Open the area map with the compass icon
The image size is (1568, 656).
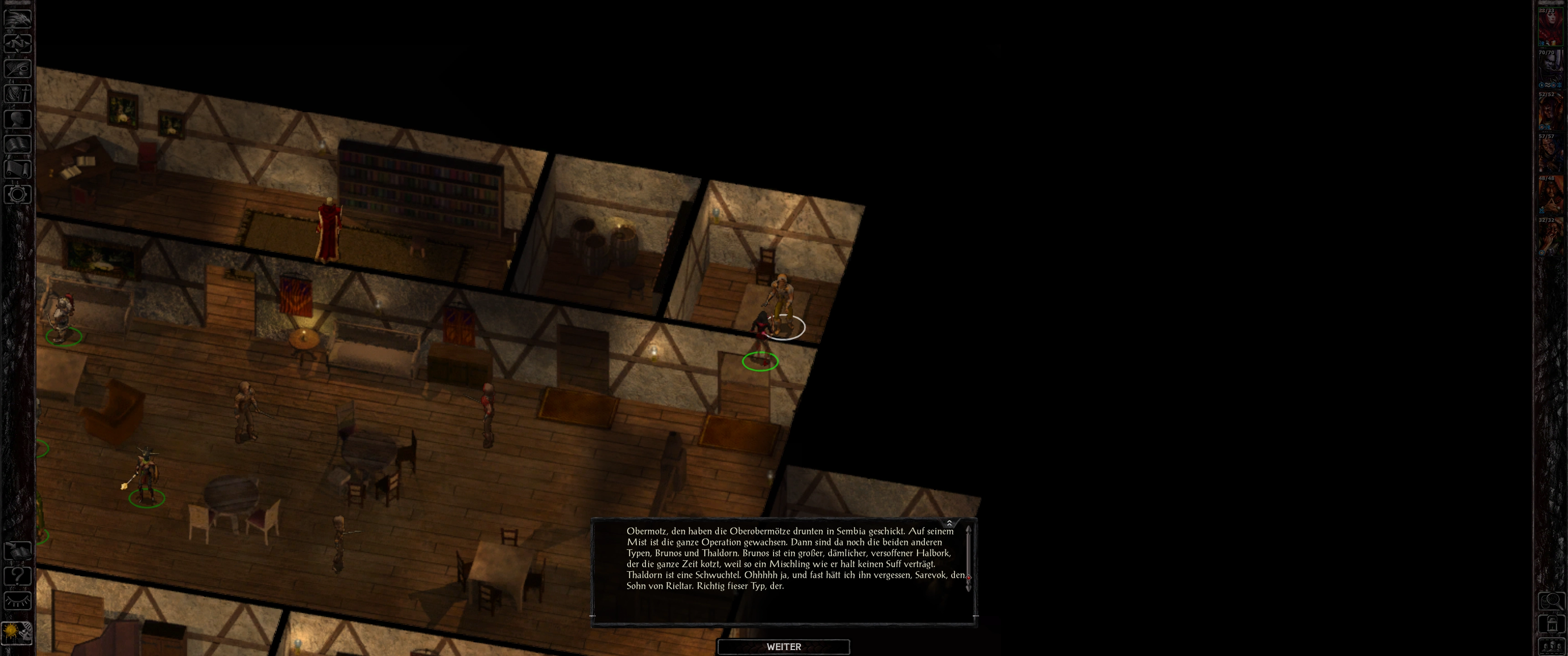click(18, 43)
